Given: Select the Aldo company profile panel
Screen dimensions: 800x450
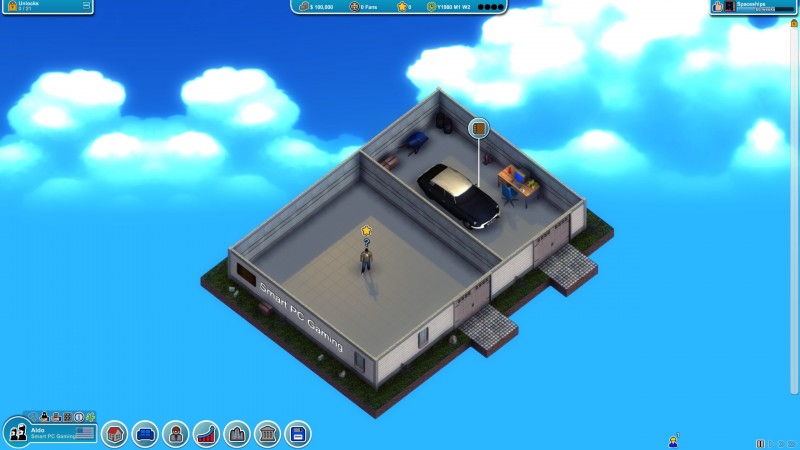Looking at the screenshot, I should point(50,433).
